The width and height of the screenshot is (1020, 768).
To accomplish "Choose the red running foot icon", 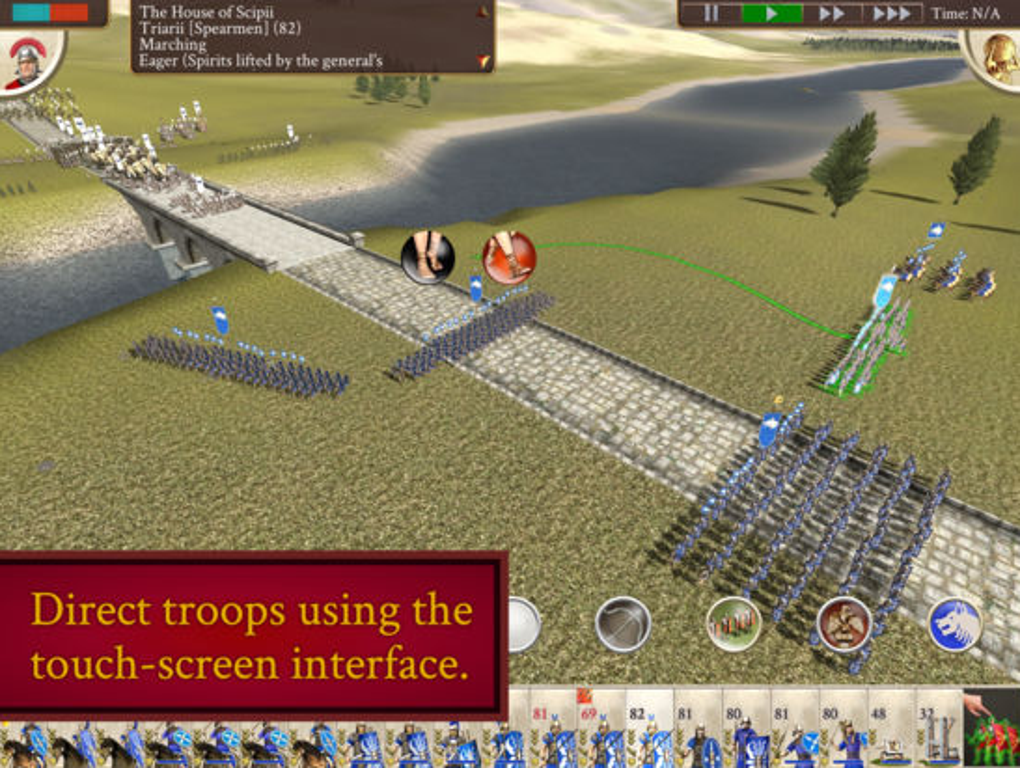I will click(509, 257).
